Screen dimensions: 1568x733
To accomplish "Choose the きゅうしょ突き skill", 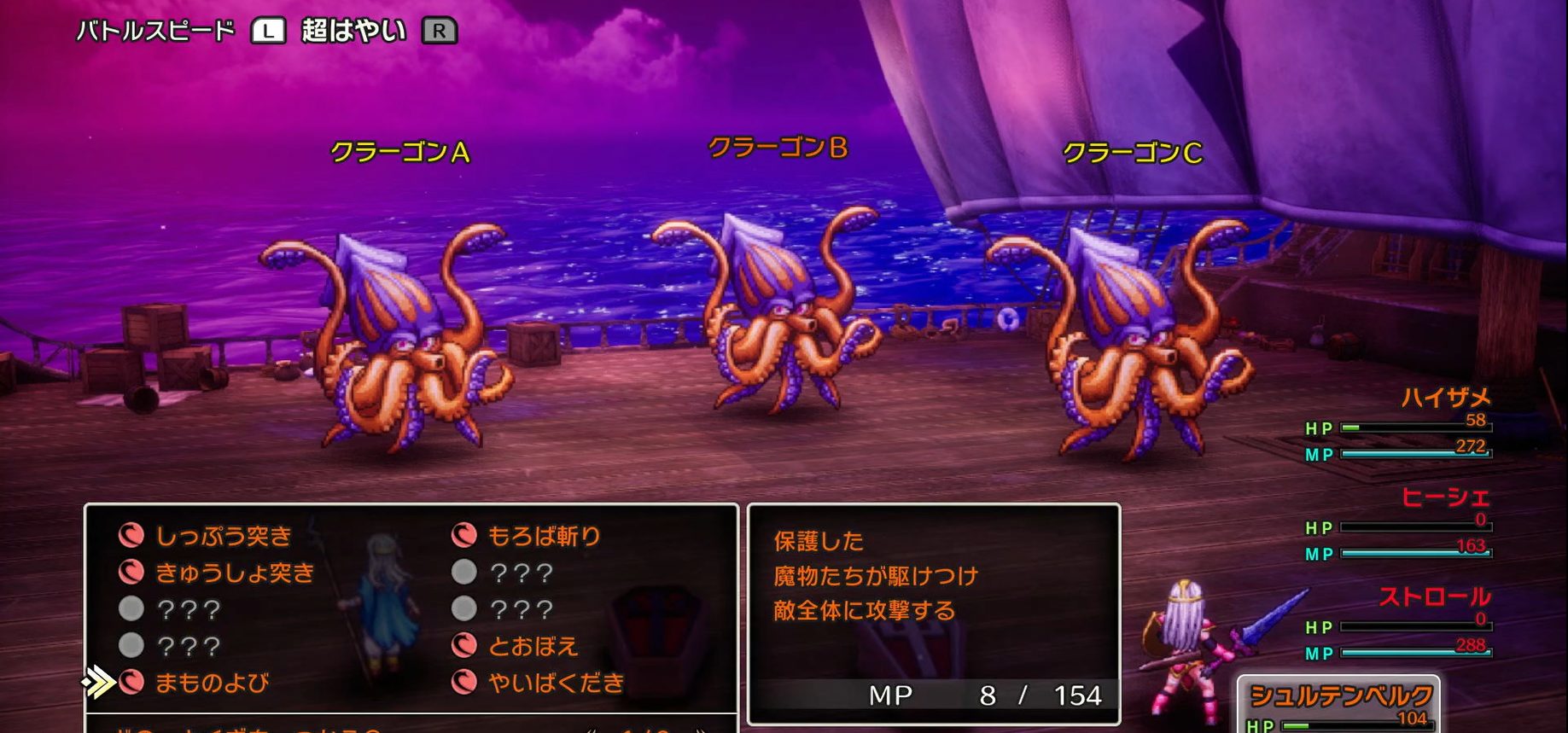I will (x=234, y=573).
